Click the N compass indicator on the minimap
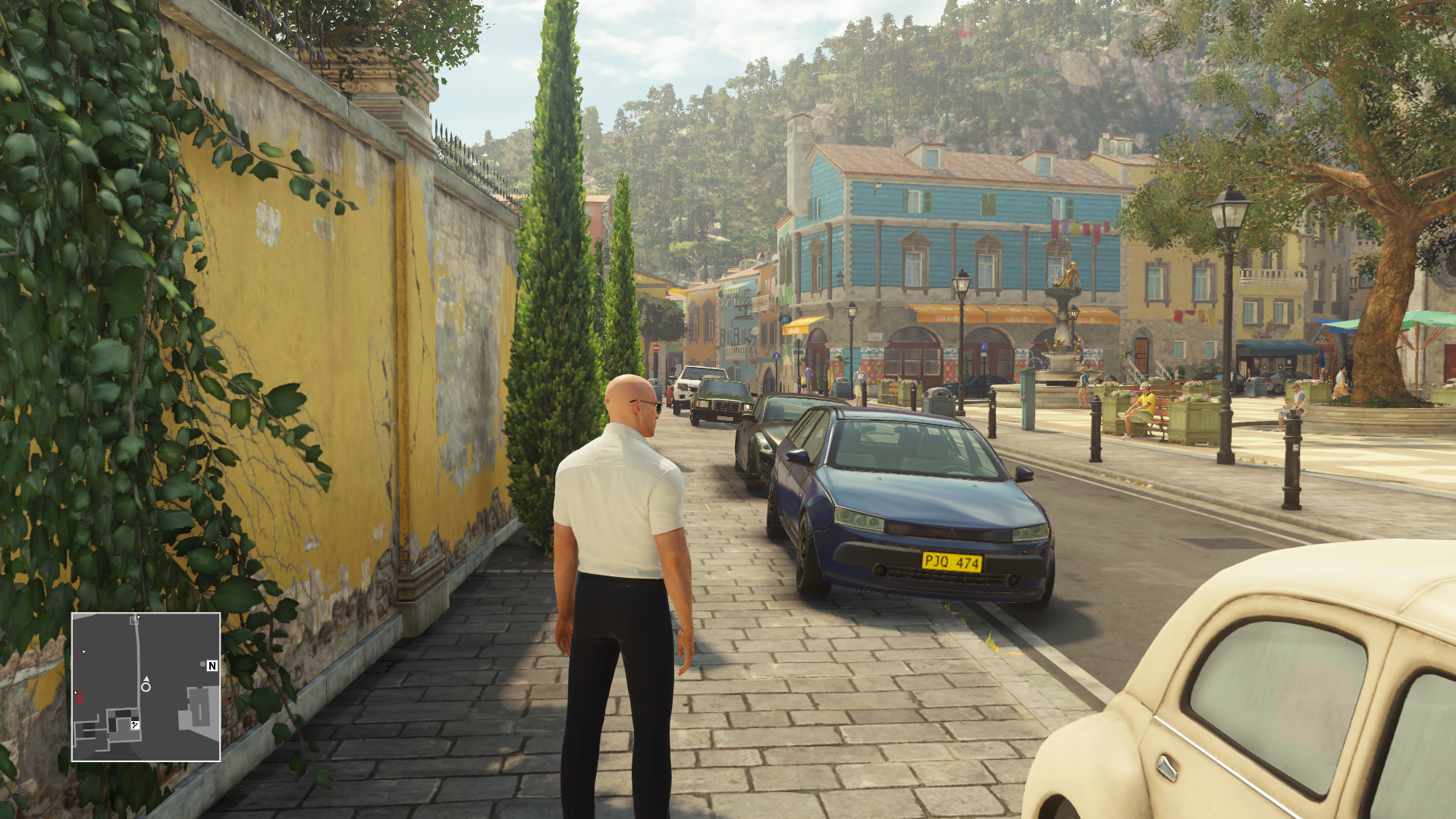Viewport: 1456px width, 819px height. [212, 665]
